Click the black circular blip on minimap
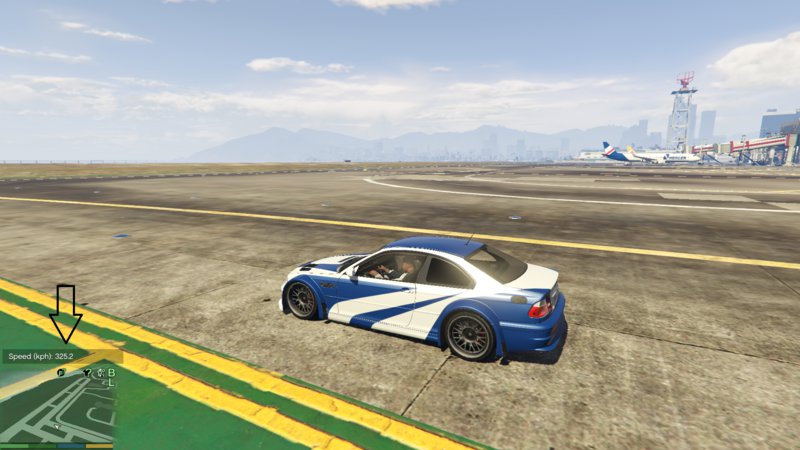This screenshot has height=450, width=800. [x=61, y=373]
